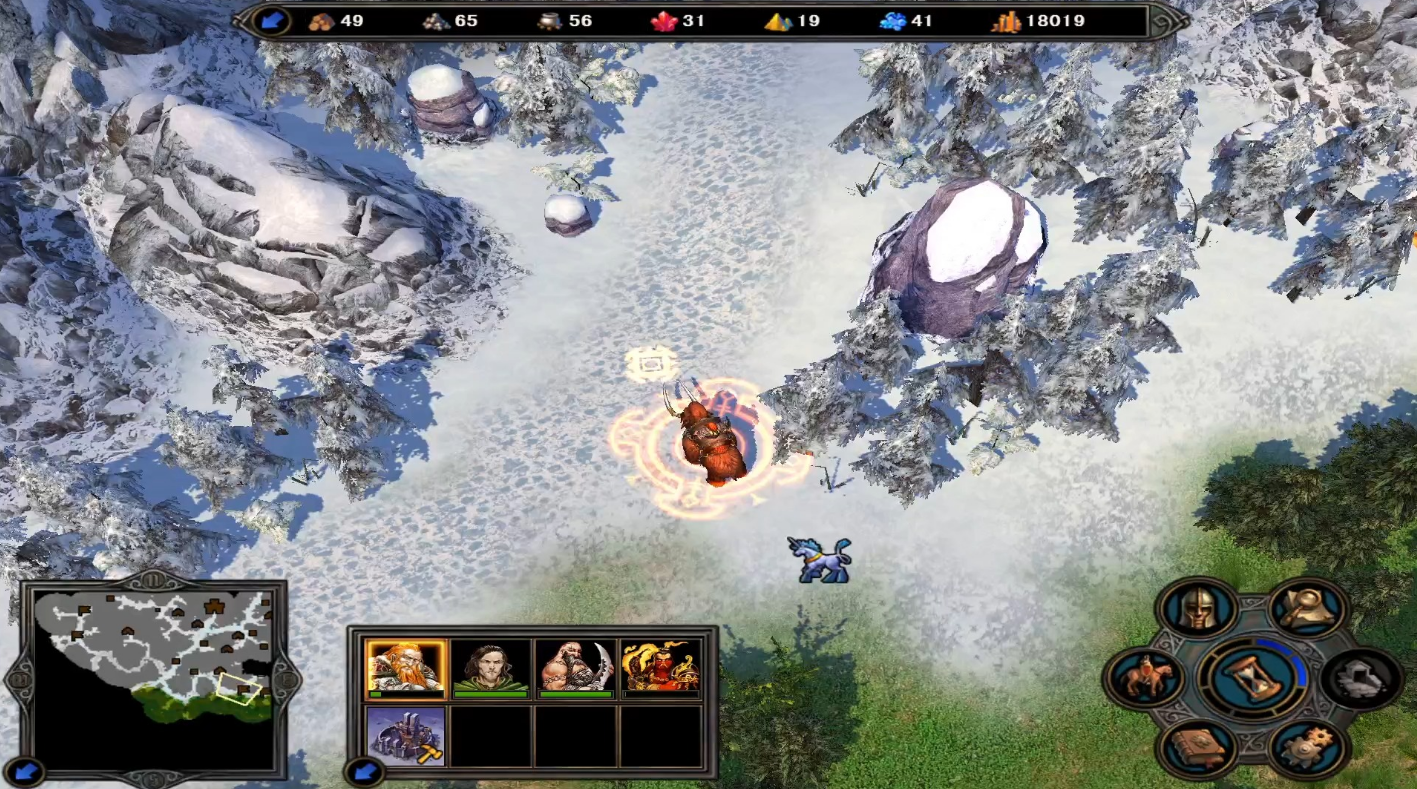The image size is (1417, 789).
Task: End the turn with the hourglass button
Action: [x=1254, y=679]
